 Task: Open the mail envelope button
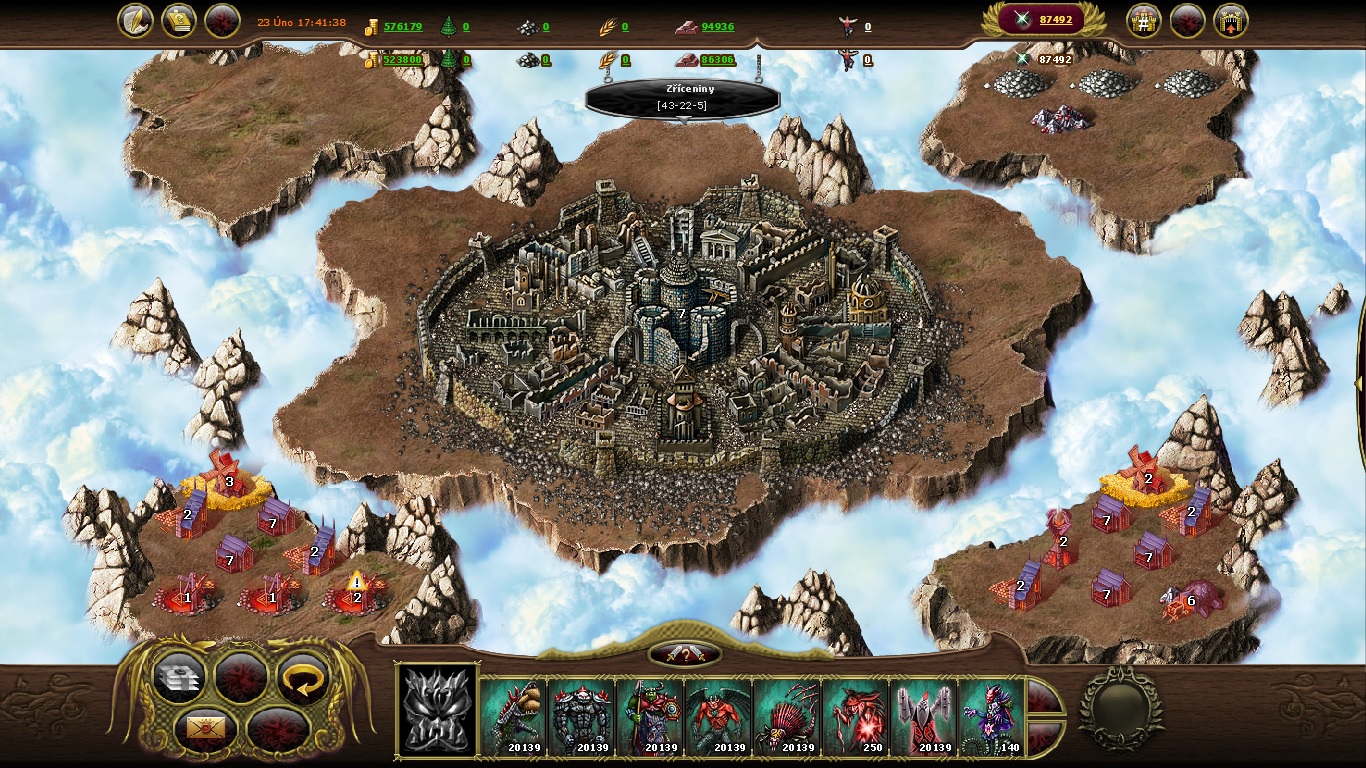click(206, 729)
